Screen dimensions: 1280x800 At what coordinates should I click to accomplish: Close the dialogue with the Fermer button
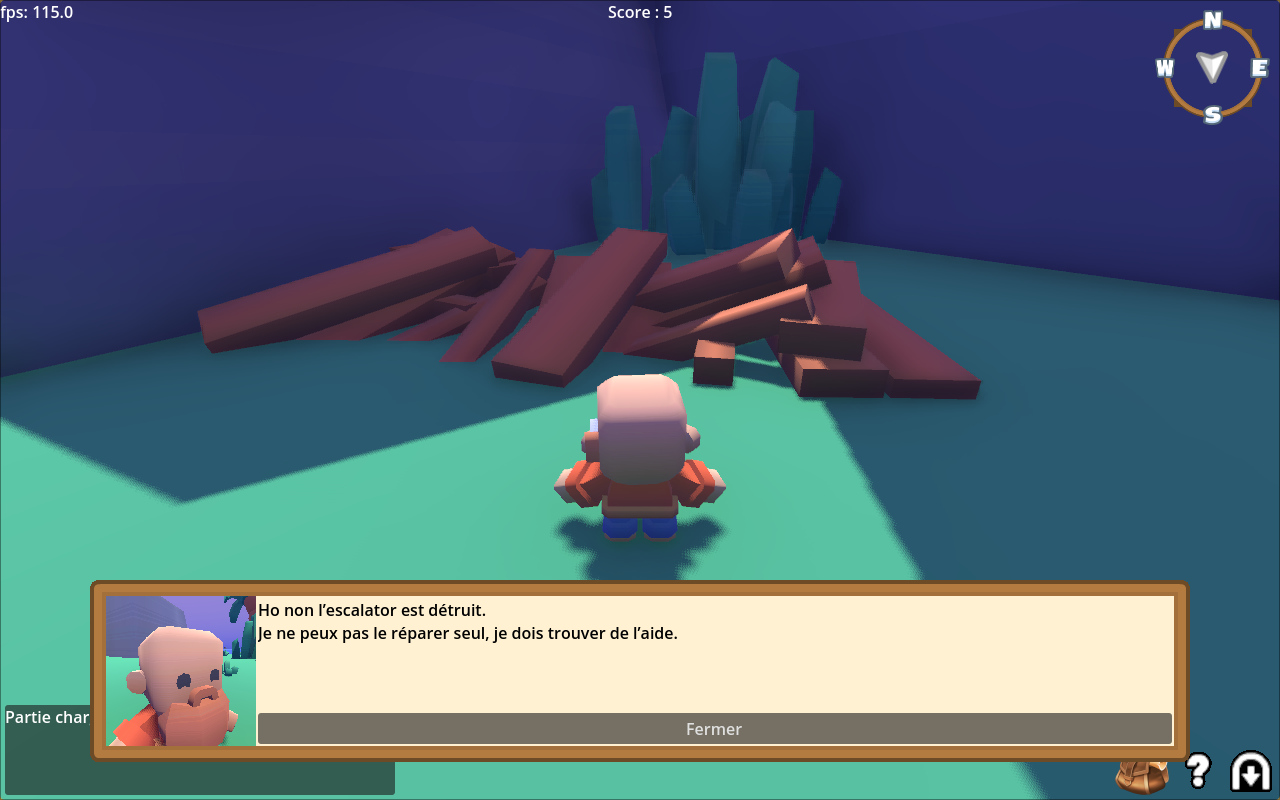[x=714, y=729]
